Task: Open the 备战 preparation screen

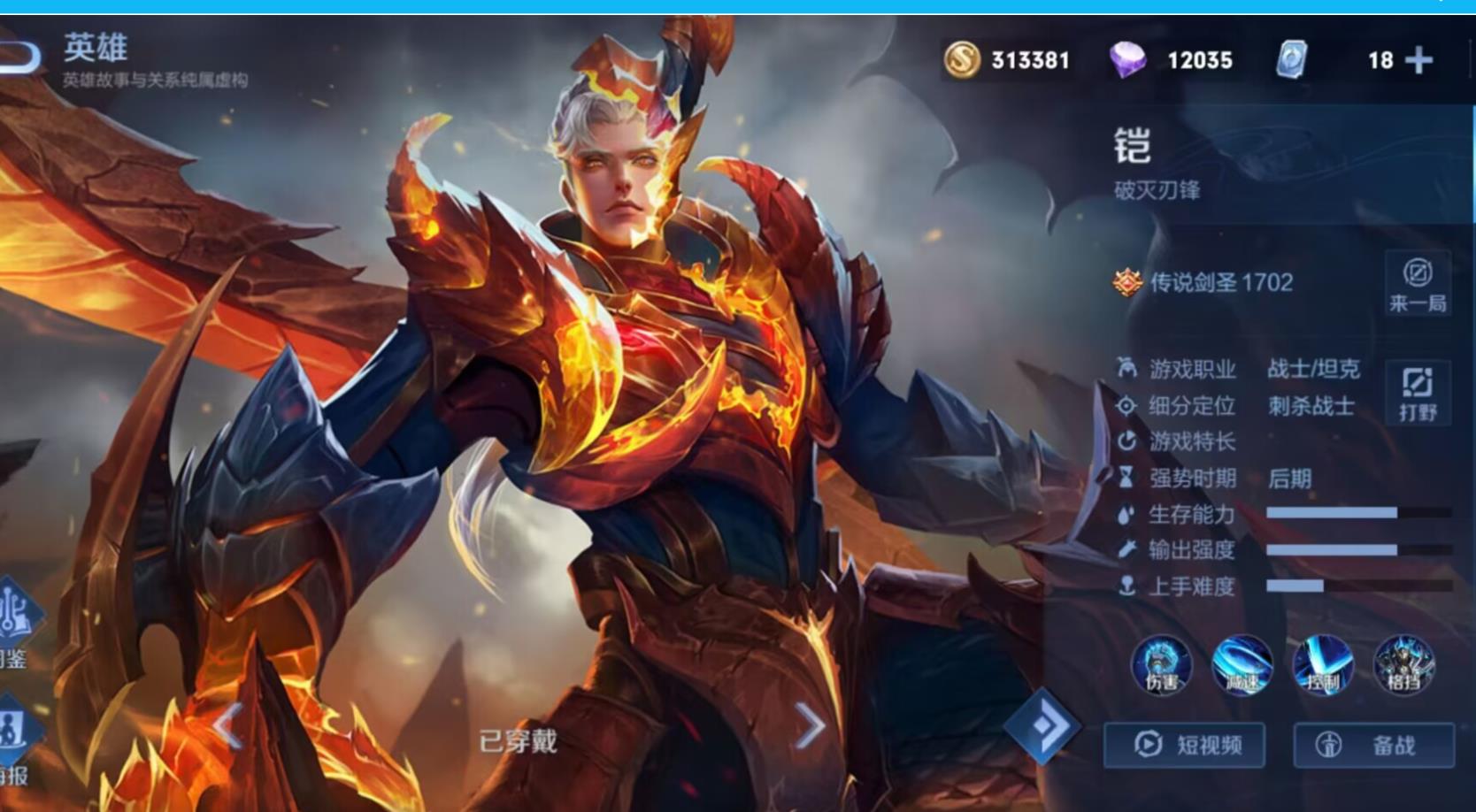Action: pyautogui.click(x=1365, y=745)
